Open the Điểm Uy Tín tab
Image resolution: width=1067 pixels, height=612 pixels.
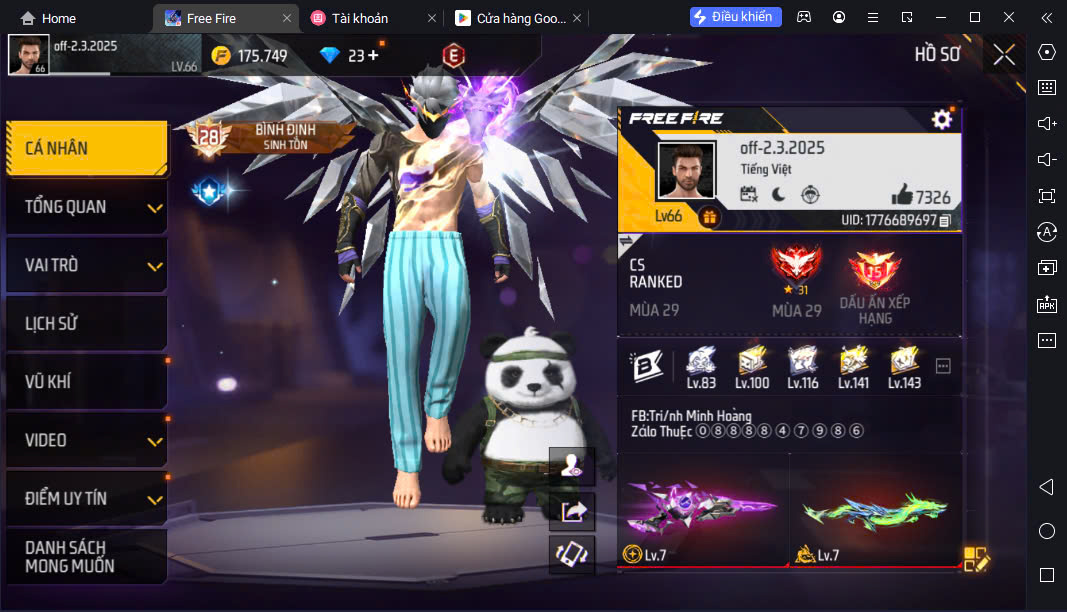point(86,498)
